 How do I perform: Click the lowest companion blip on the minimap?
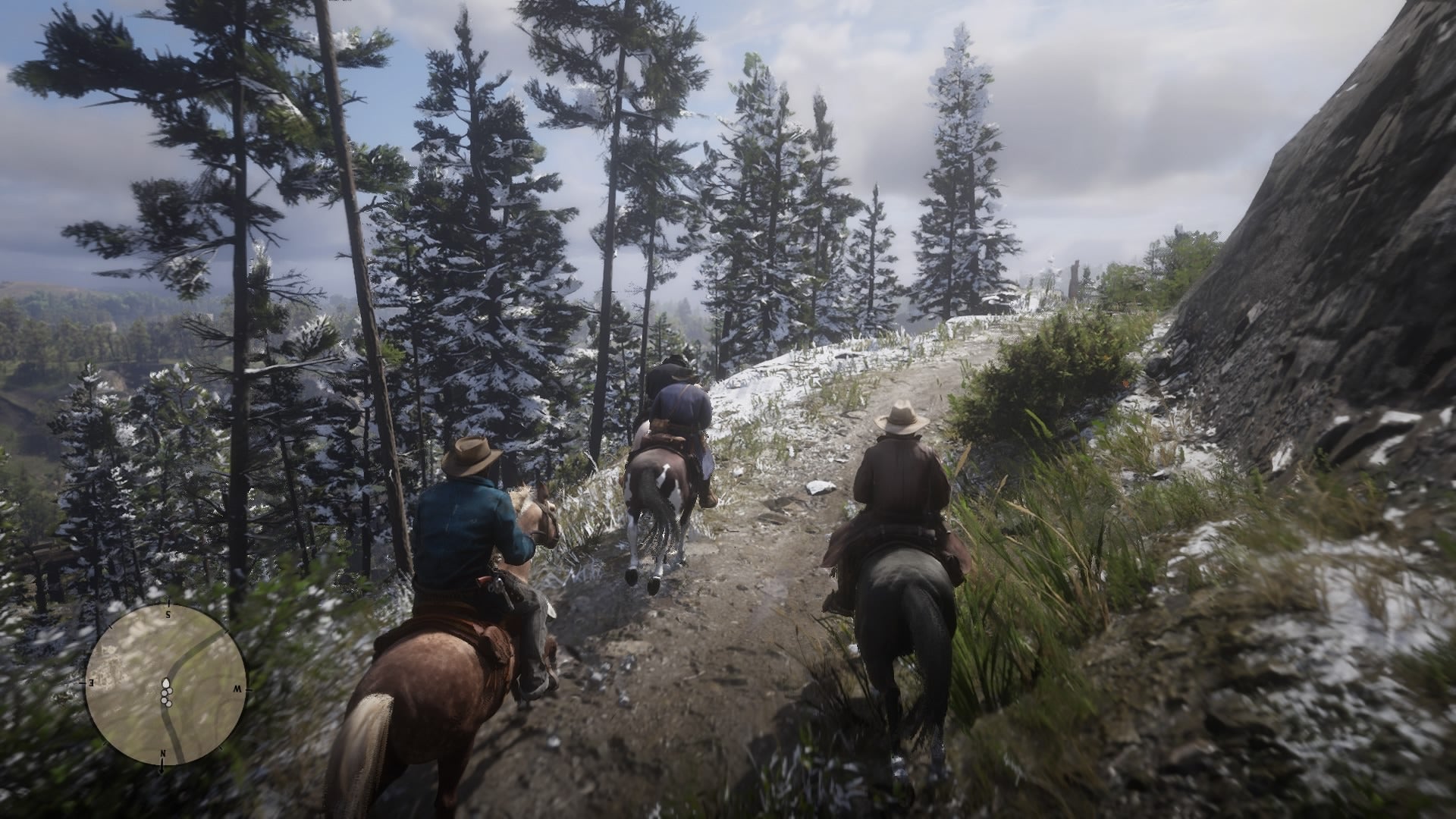pos(168,704)
